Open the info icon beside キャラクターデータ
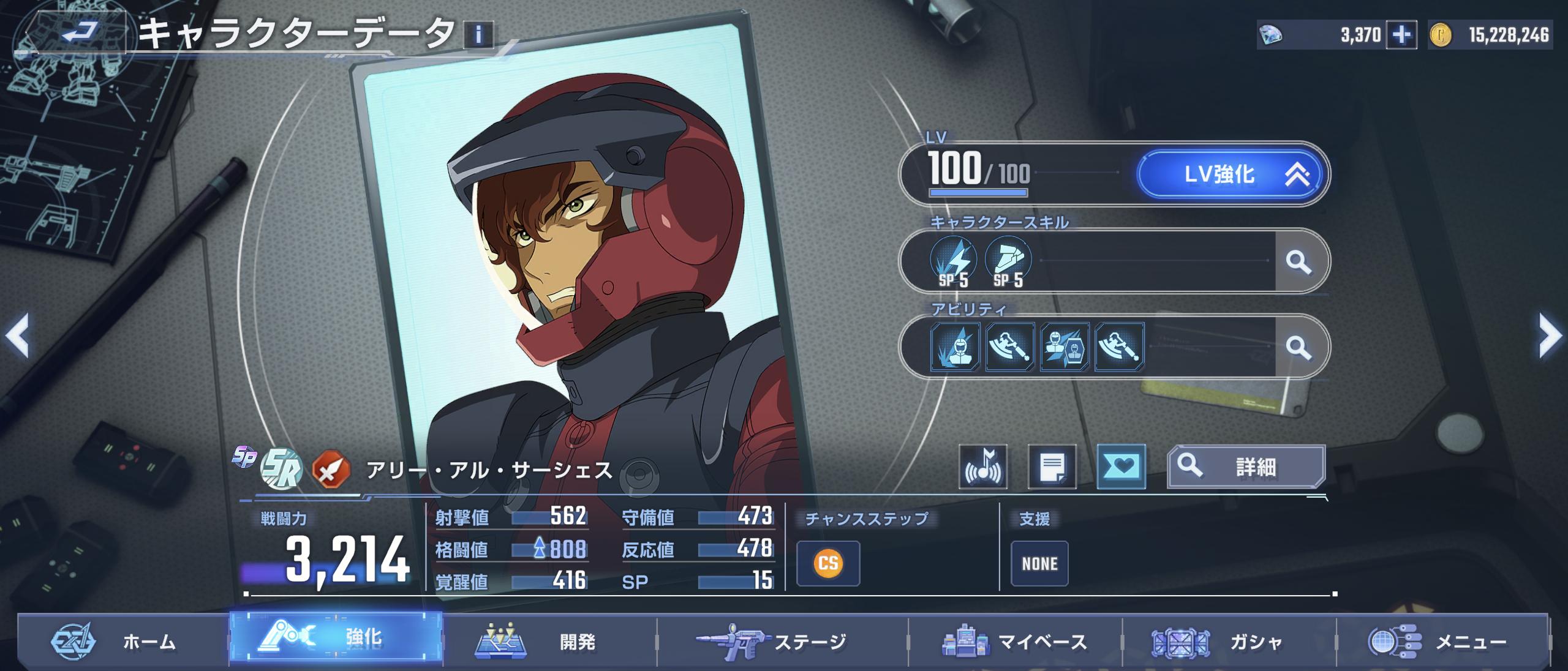Screen dimensions: 1568x671 [x=478, y=35]
